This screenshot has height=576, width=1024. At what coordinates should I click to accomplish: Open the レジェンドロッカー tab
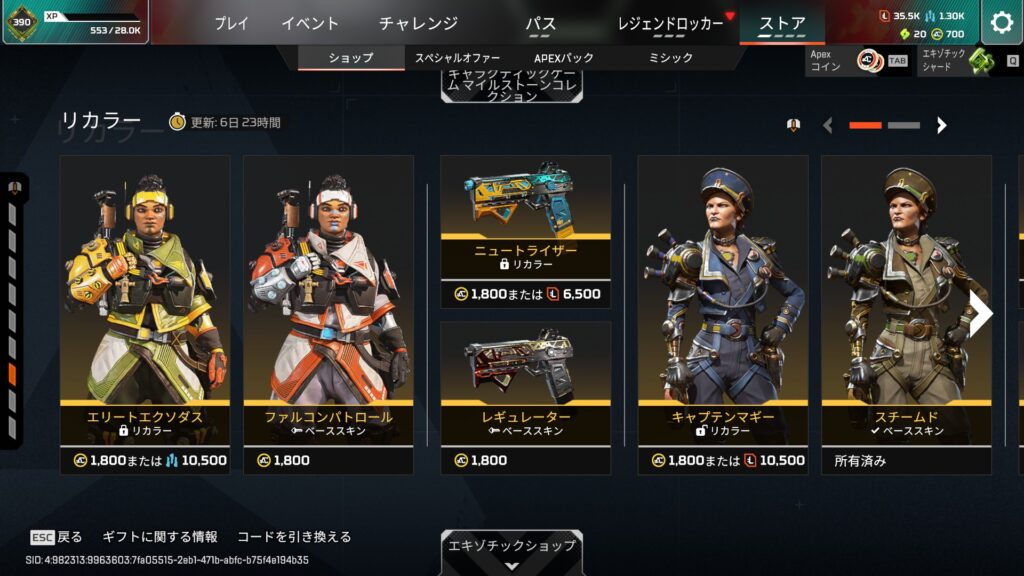670,23
